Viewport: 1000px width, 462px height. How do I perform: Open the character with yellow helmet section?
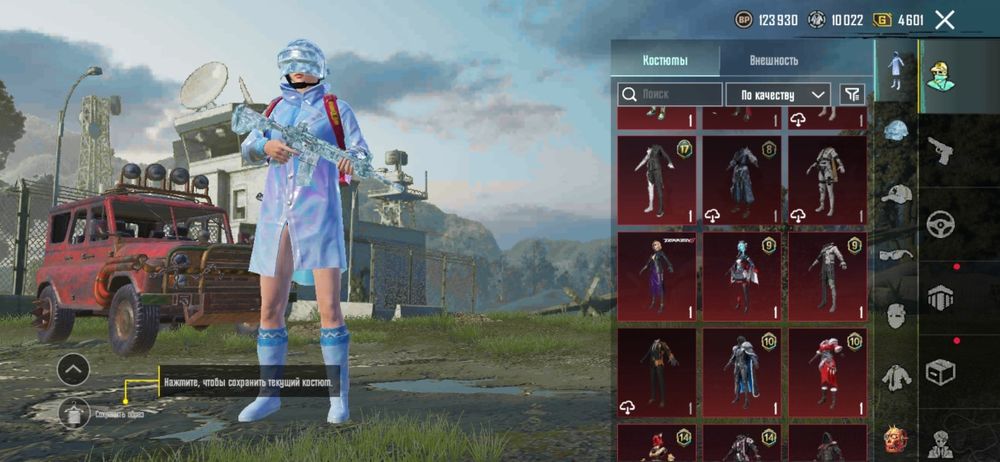point(940,74)
